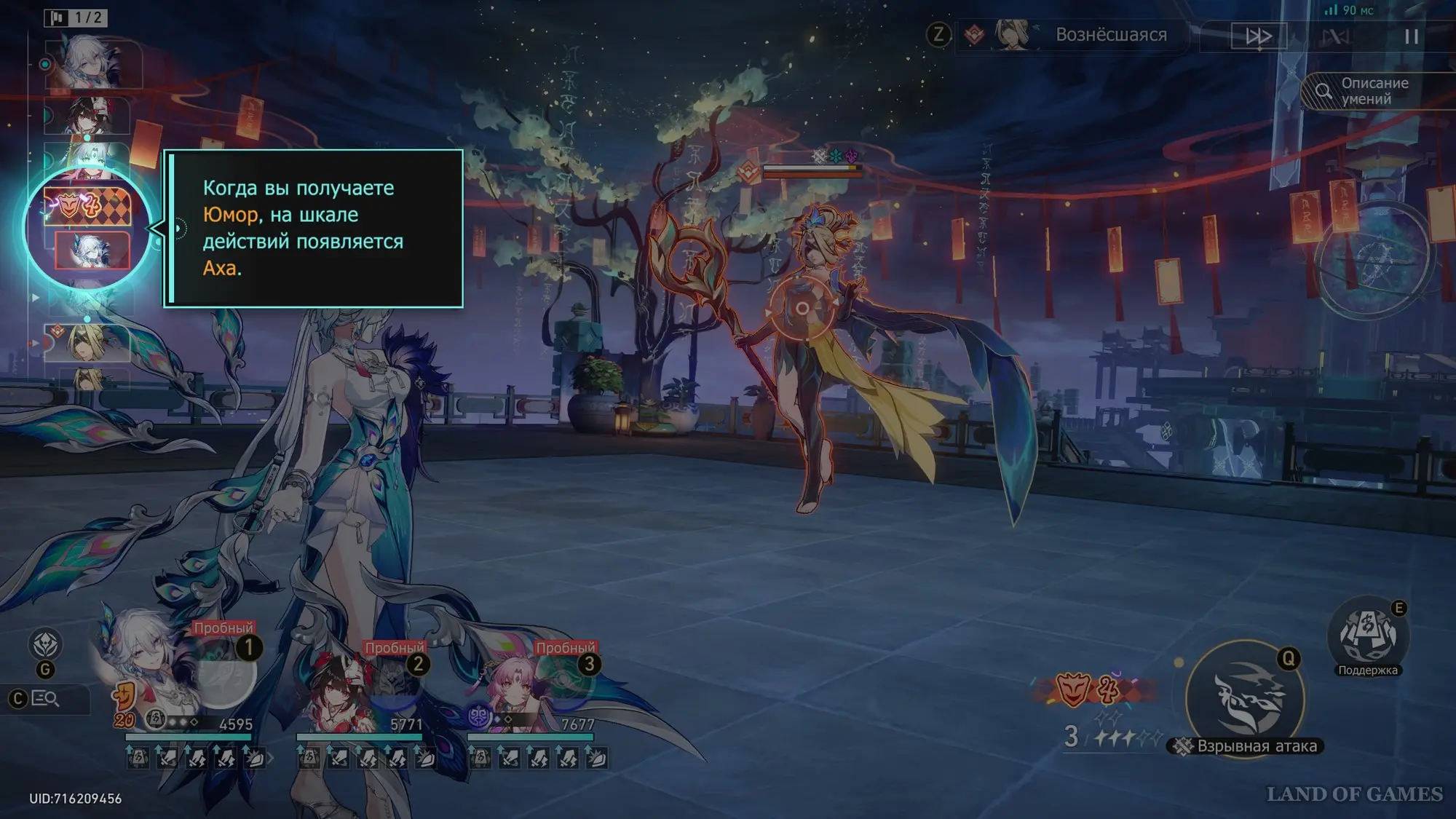Open battle details magnifier list

[x=45, y=699]
